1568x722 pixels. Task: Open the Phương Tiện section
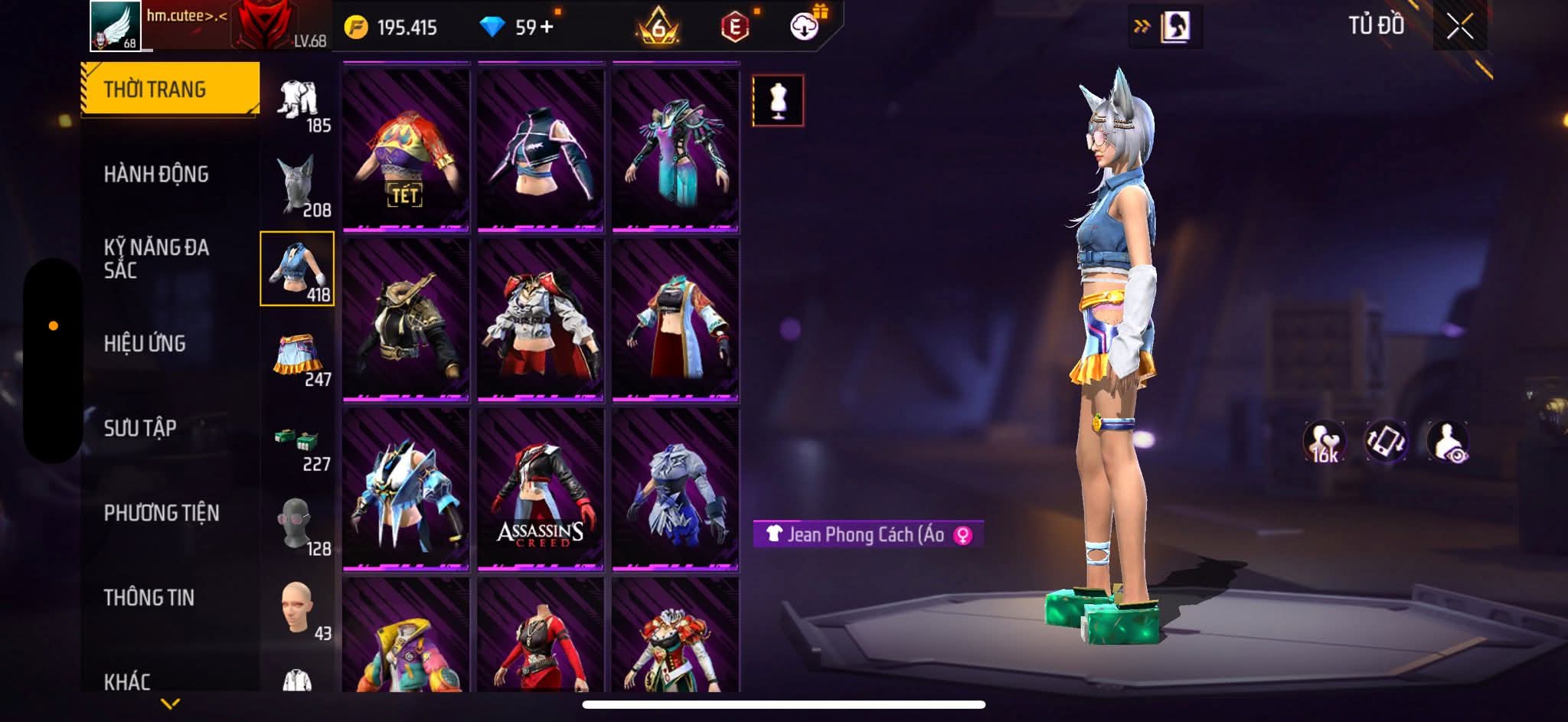[x=162, y=513]
